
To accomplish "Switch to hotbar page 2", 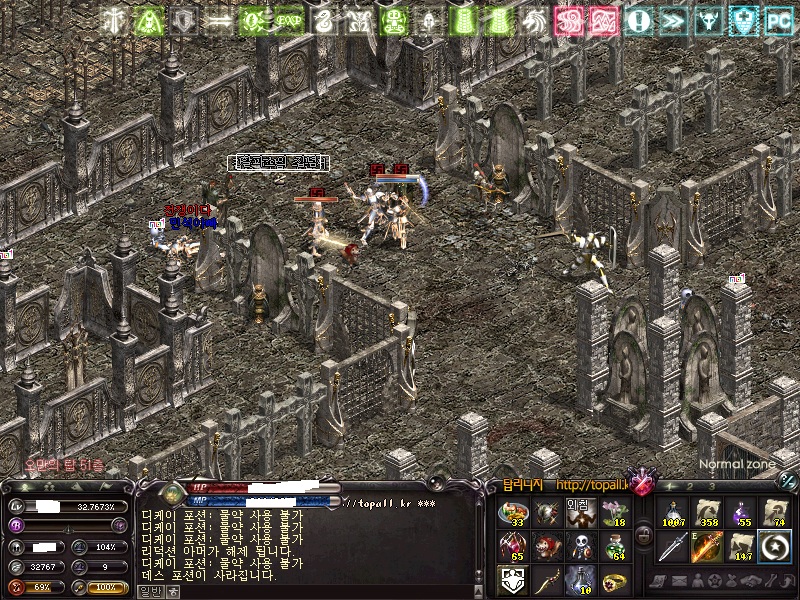I will pos(689,487).
